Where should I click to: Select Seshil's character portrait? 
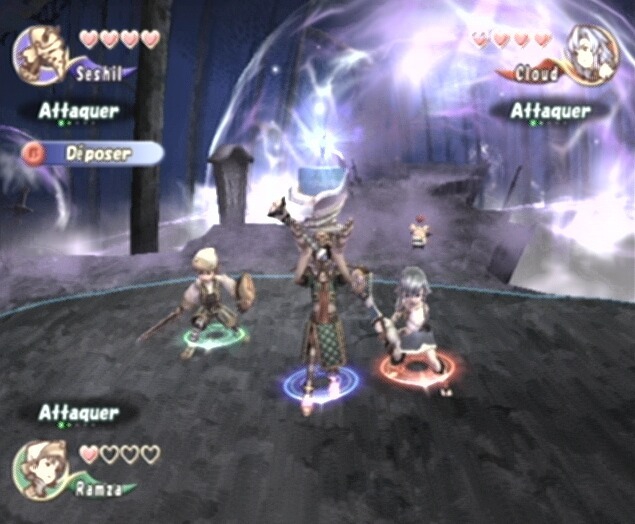[x=40, y=53]
